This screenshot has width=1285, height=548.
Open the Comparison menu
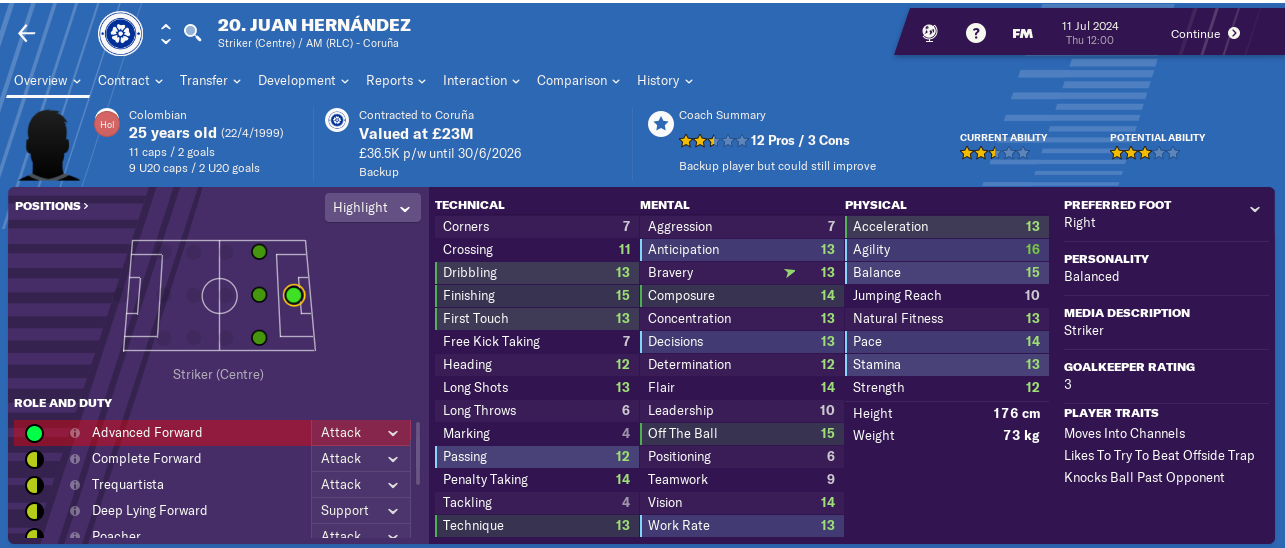tap(578, 81)
